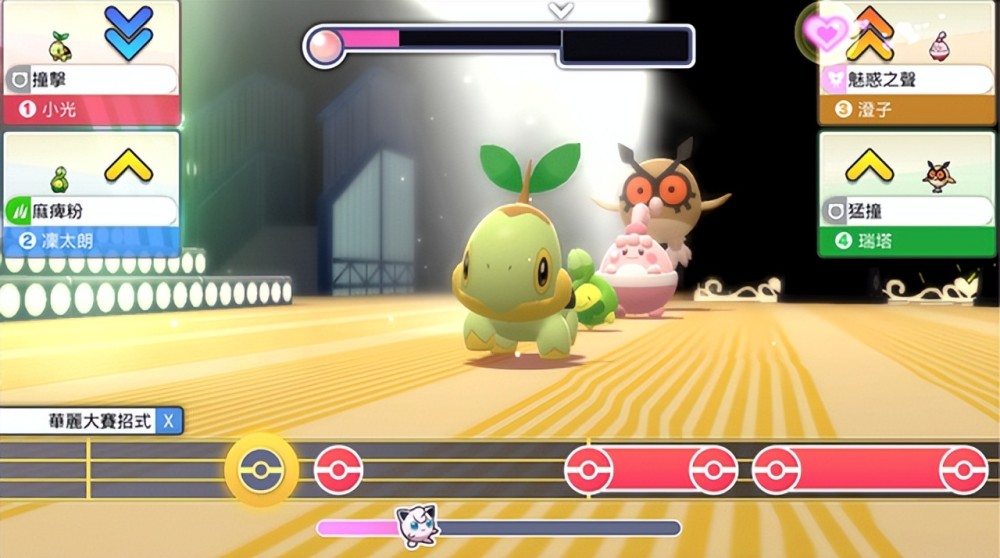Viewport: 1000px width, 558px height.
Task: Activate the 華麗大賽招式 contest move button
Action: coord(92,421)
